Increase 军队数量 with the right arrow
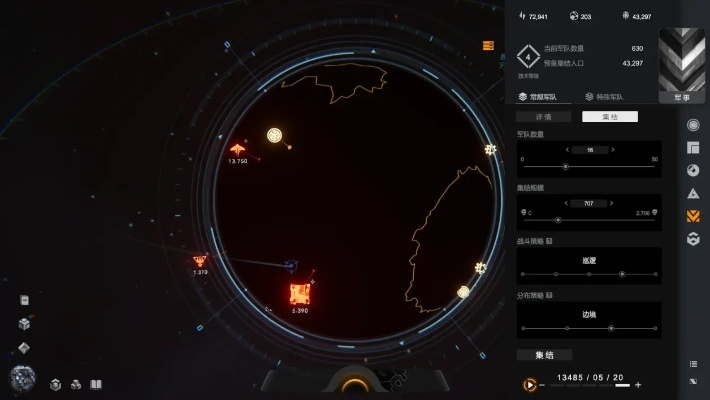710x400 pixels. coord(612,150)
